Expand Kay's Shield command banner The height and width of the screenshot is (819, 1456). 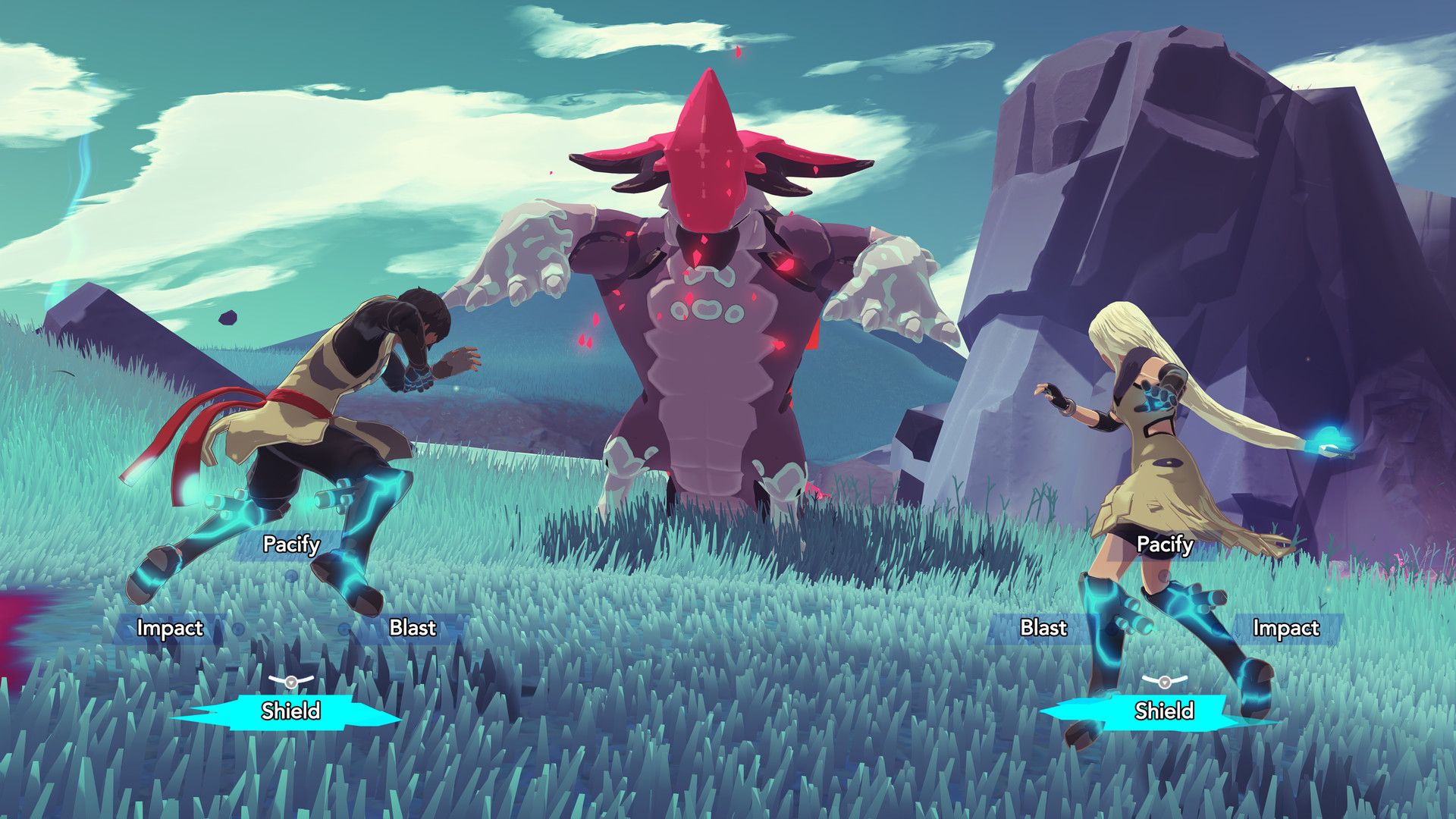tap(292, 711)
